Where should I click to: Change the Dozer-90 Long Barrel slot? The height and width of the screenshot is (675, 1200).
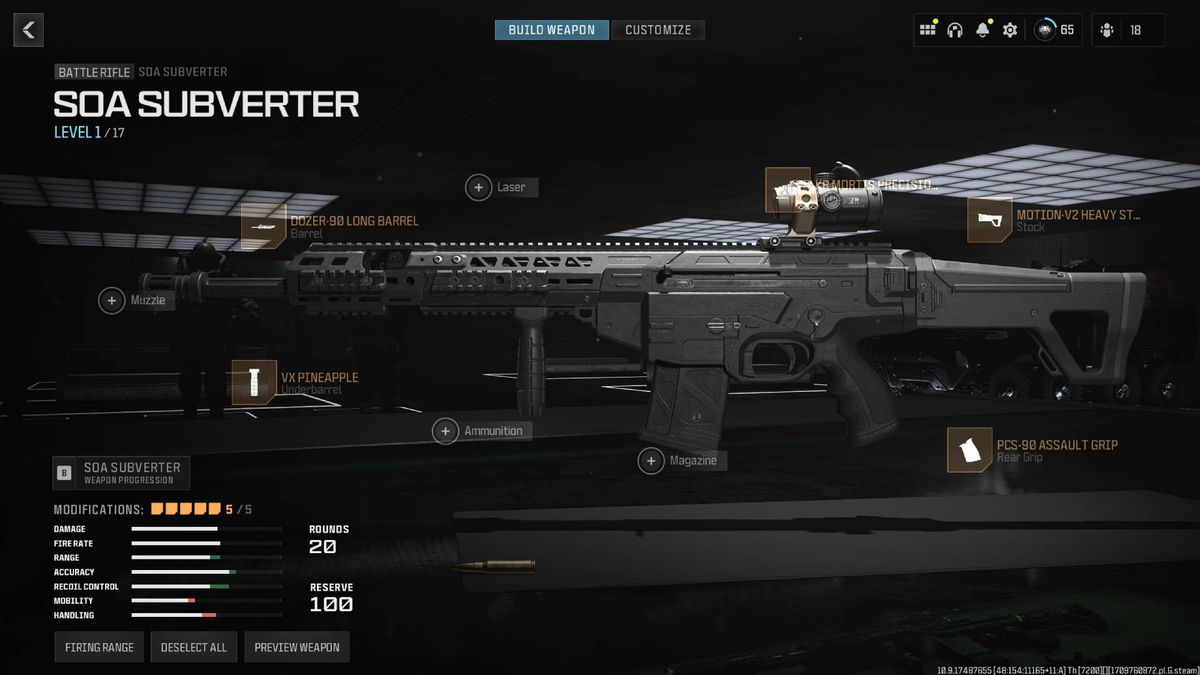(x=264, y=227)
